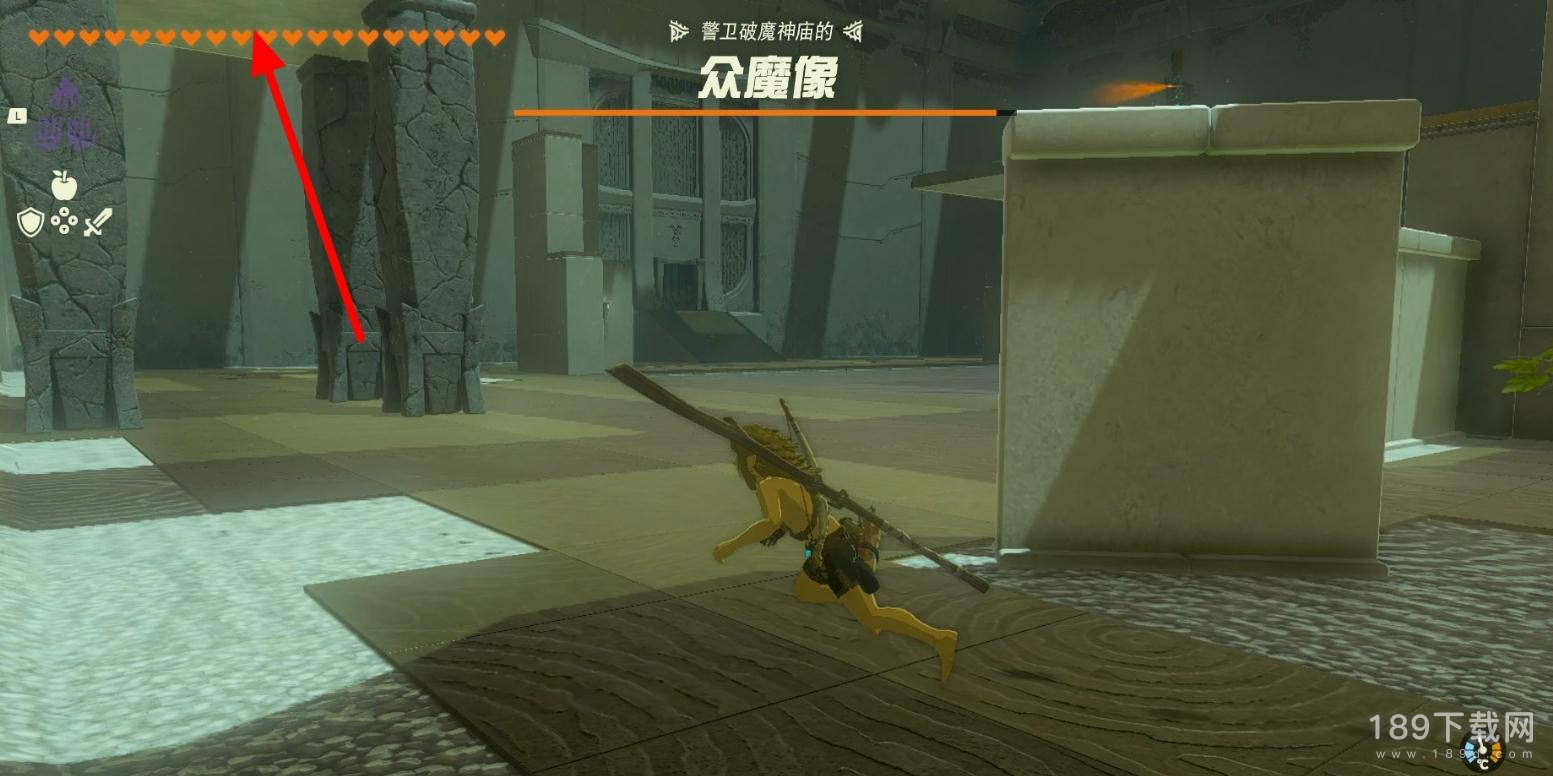Open the apple quick-item shortcut
The image size is (1553, 776).
[65, 184]
